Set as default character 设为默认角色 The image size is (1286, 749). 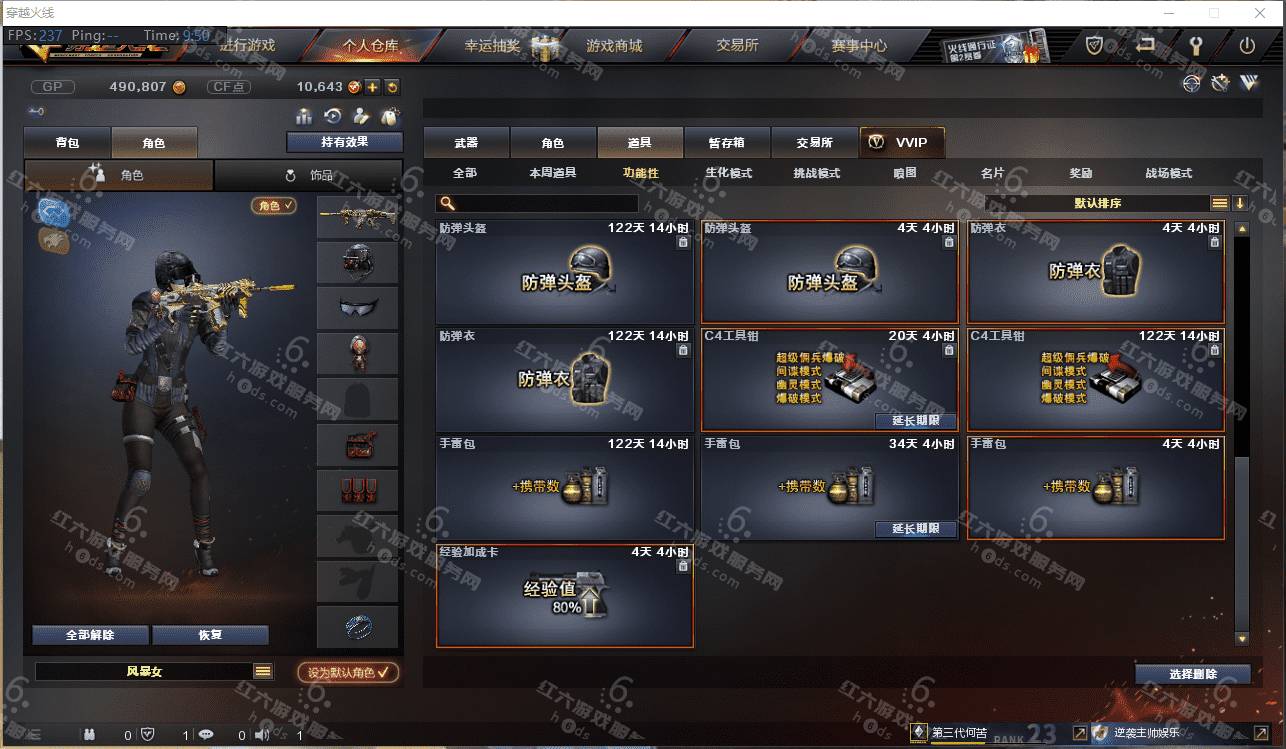[x=348, y=673]
